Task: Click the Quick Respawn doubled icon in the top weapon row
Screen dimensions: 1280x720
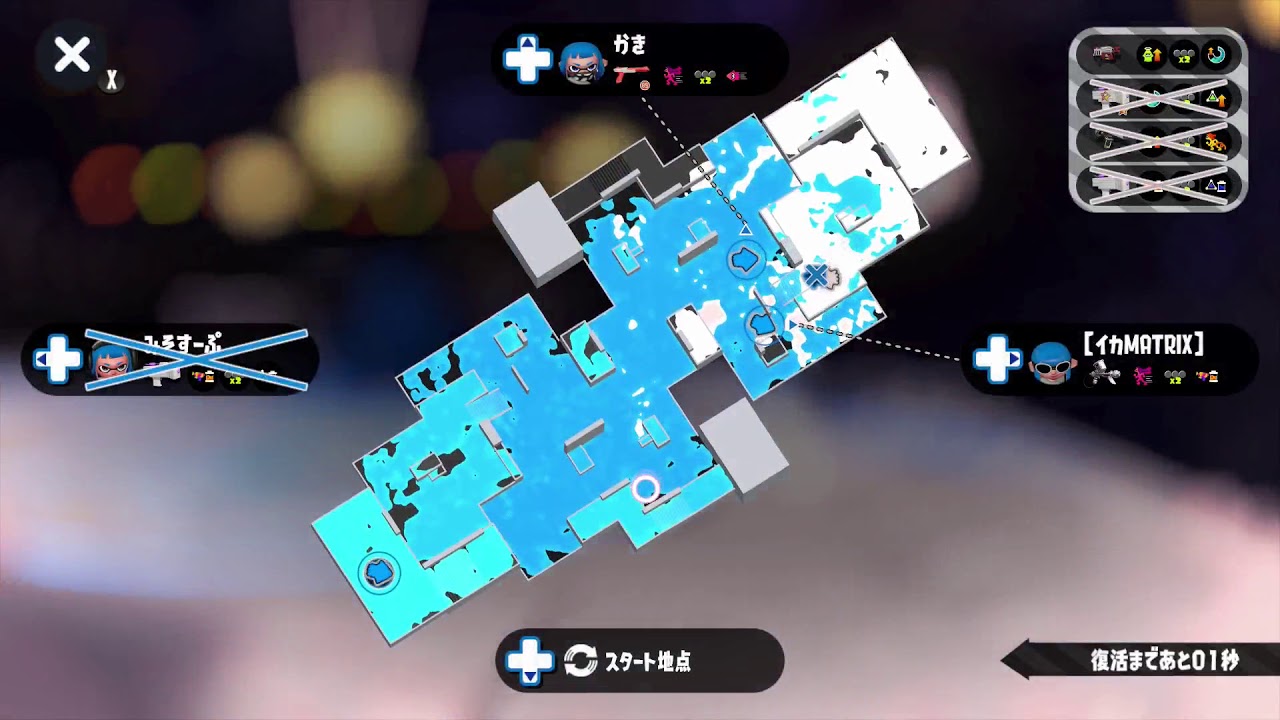Action: click(1182, 55)
